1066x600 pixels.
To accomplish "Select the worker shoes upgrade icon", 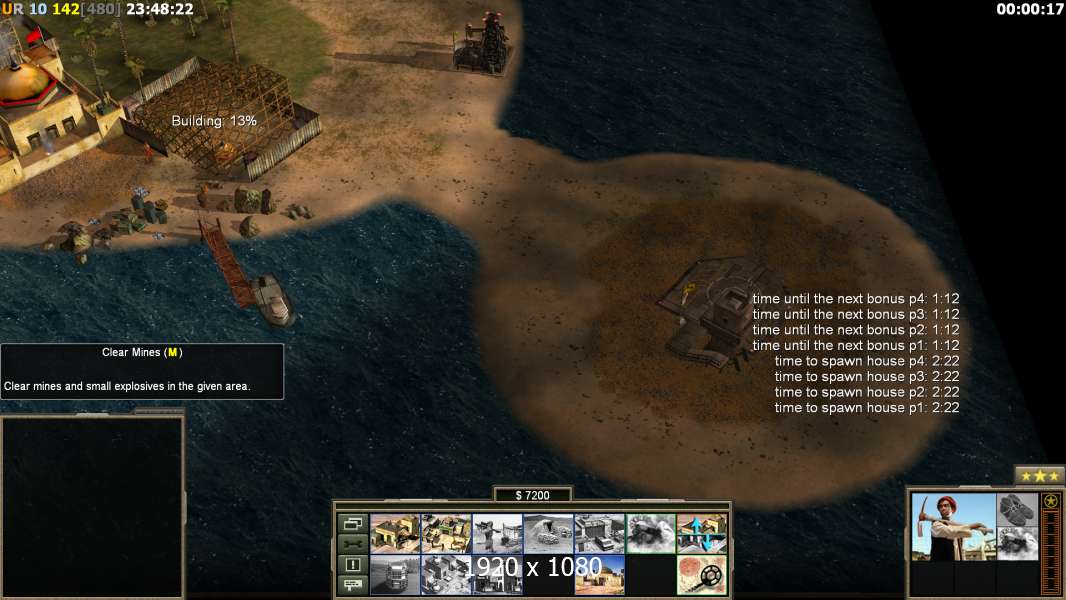I will pos(1018,510).
